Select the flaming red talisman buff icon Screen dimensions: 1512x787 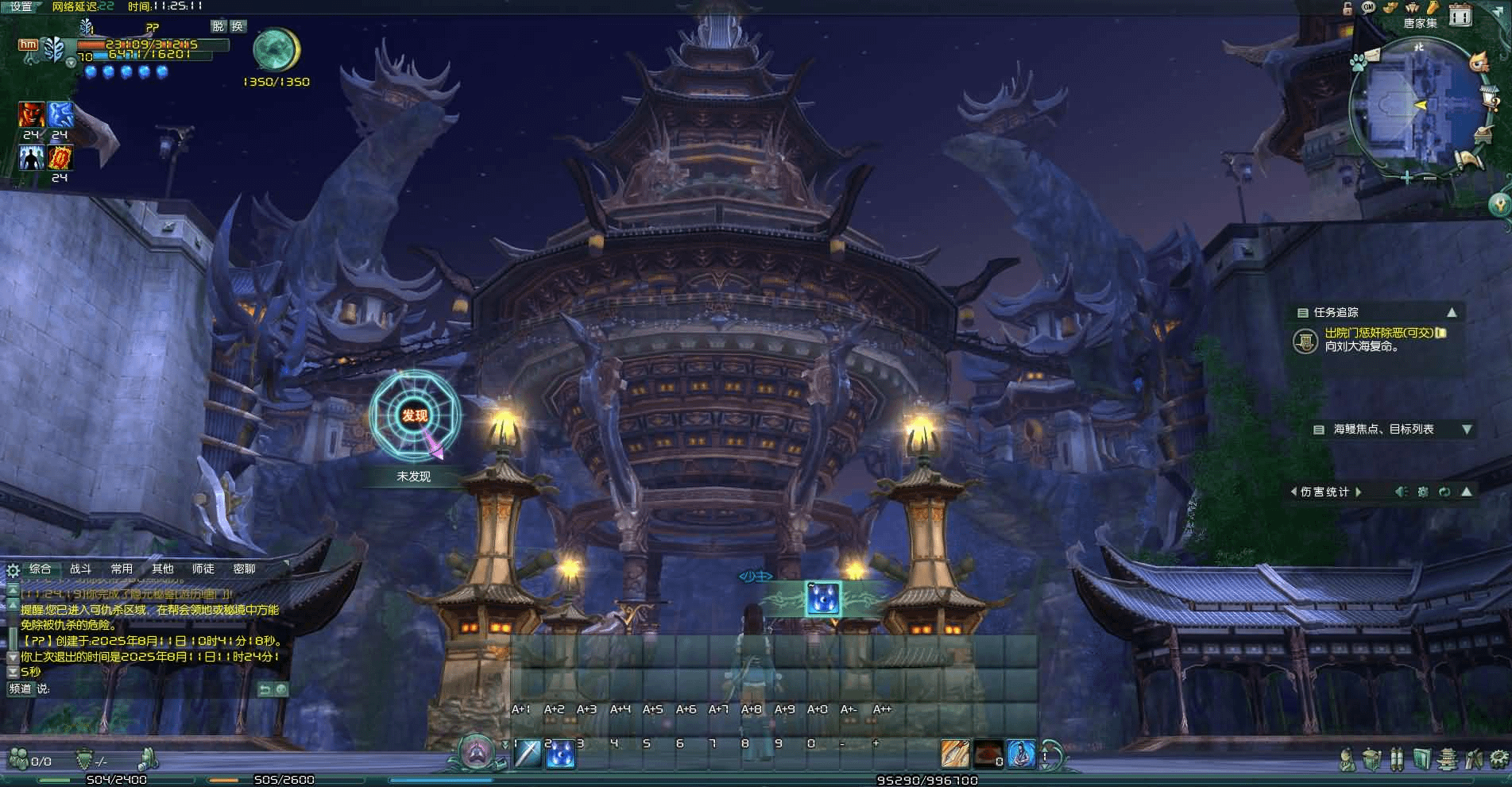(x=60, y=158)
